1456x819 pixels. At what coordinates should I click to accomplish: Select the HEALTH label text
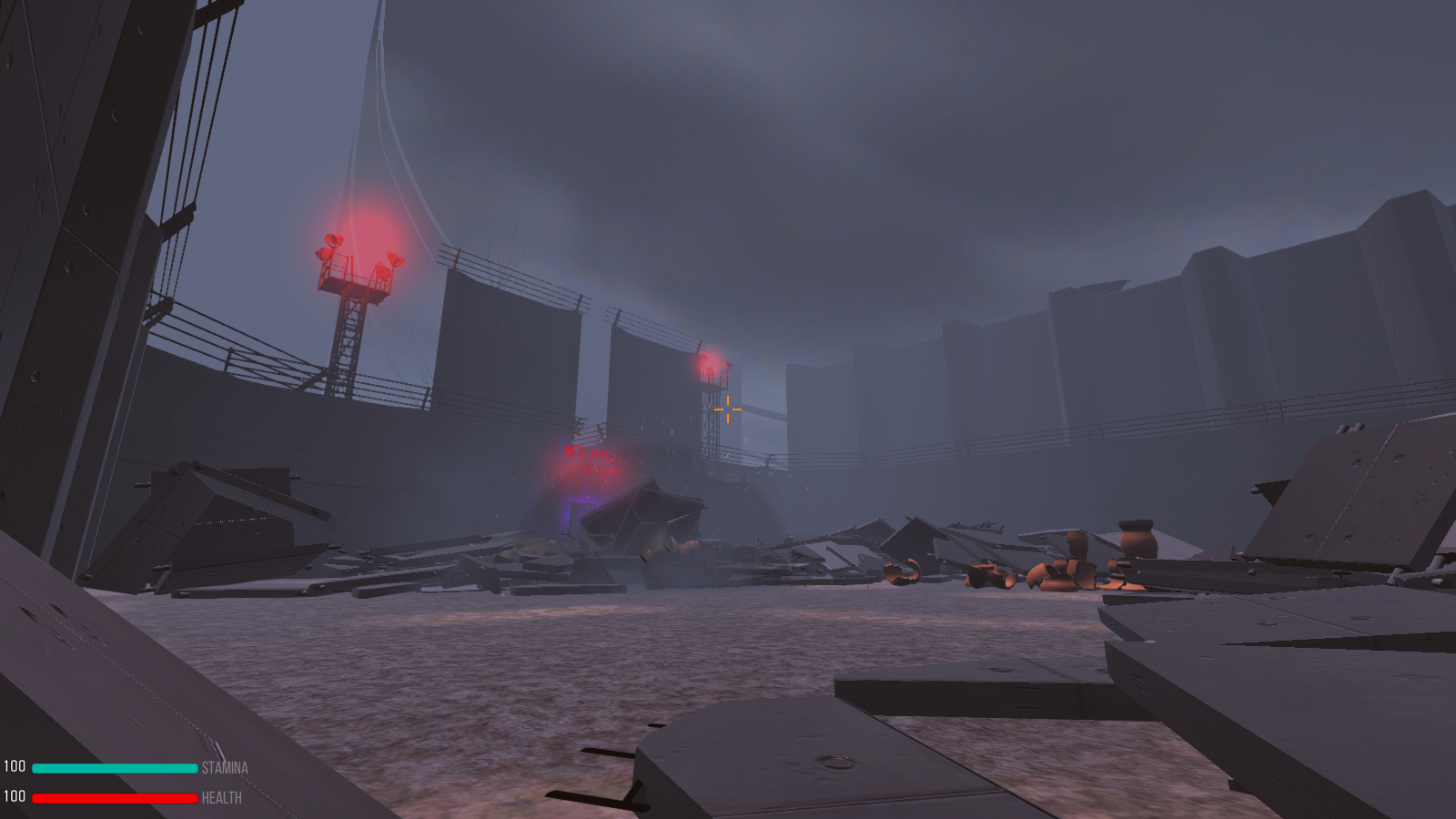220,798
